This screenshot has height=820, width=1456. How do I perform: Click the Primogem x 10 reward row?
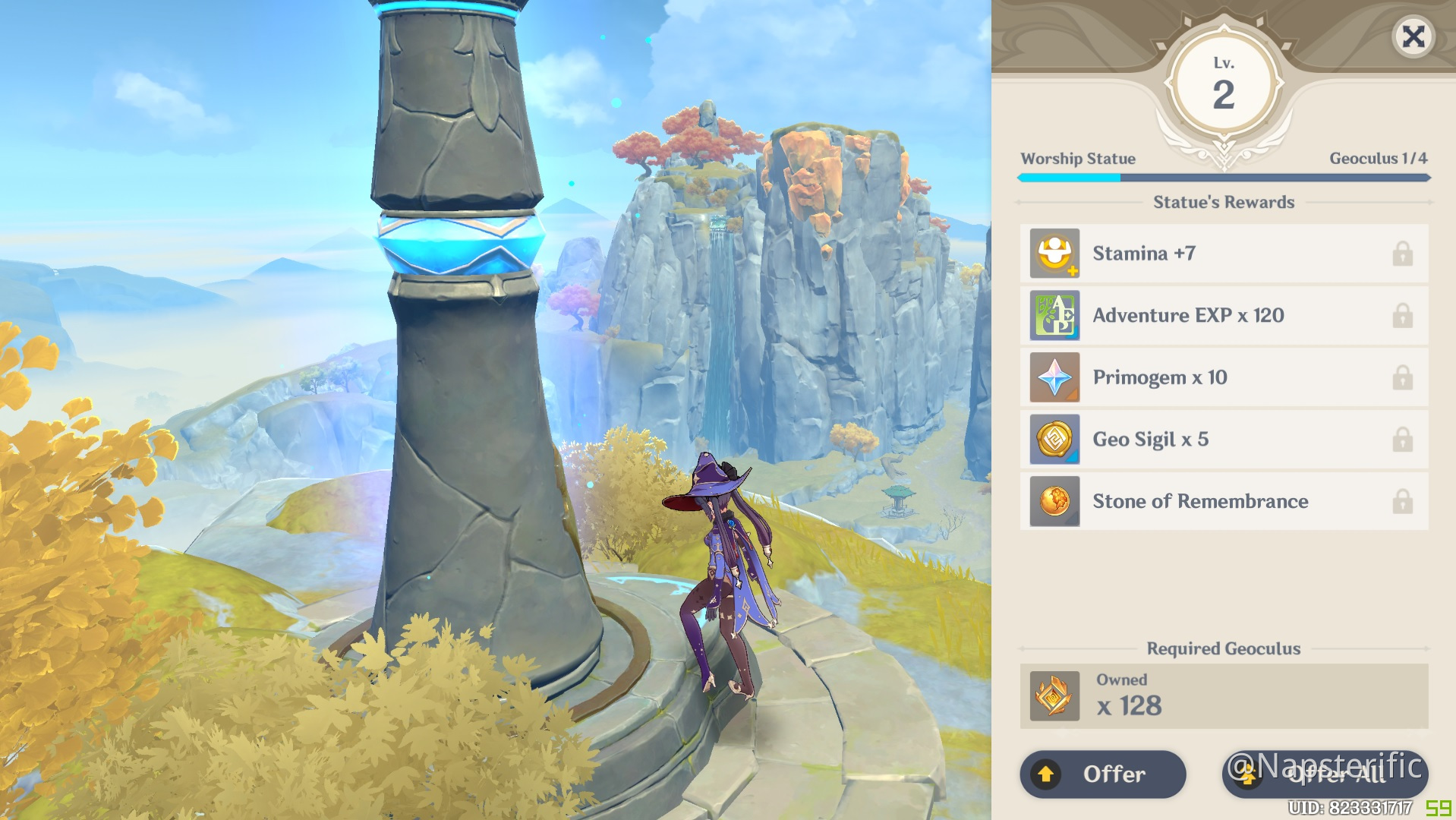(x=1223, y=378)
